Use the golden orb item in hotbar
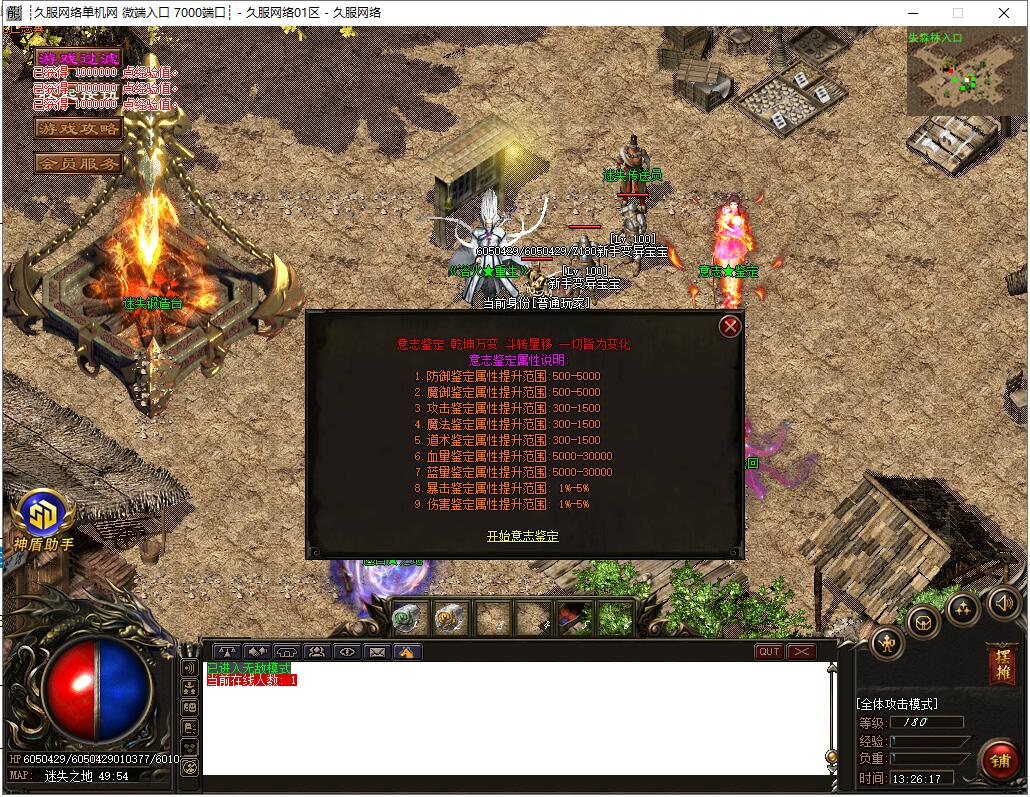The width and height of the screenshot is (1030, 797). [451, 619]
